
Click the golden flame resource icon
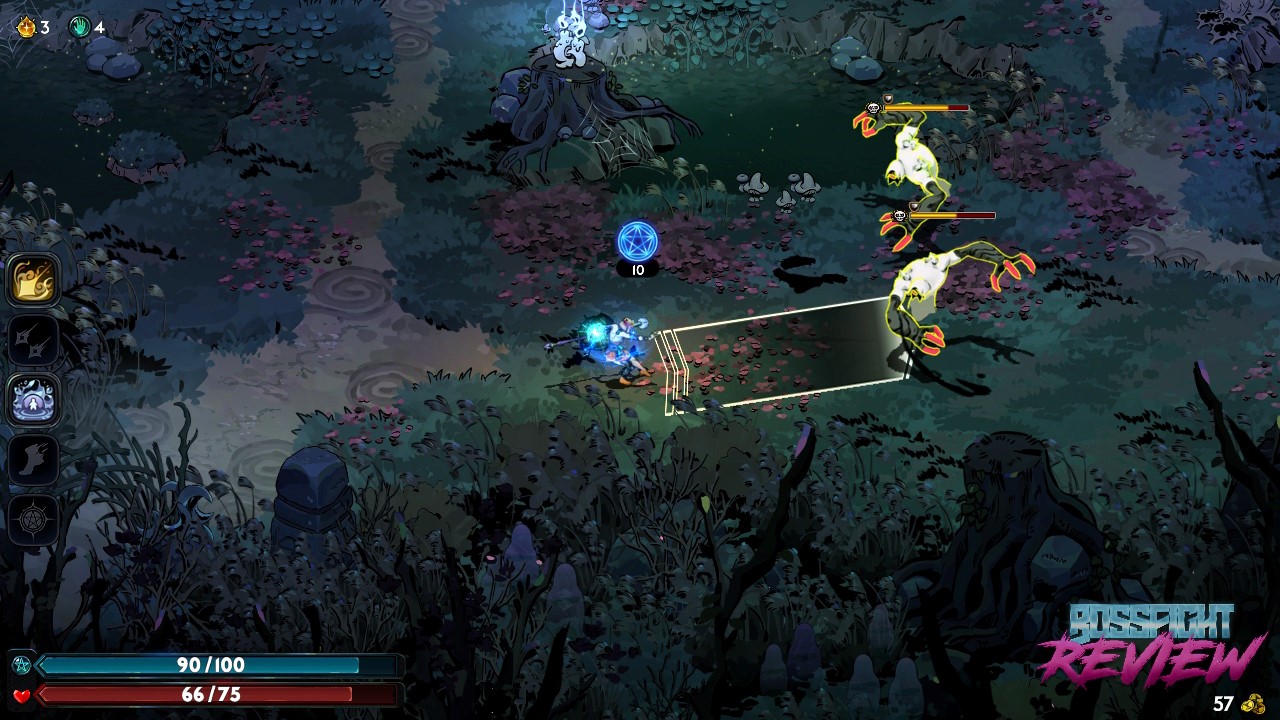pyautogui.click(x=26, y=27)
